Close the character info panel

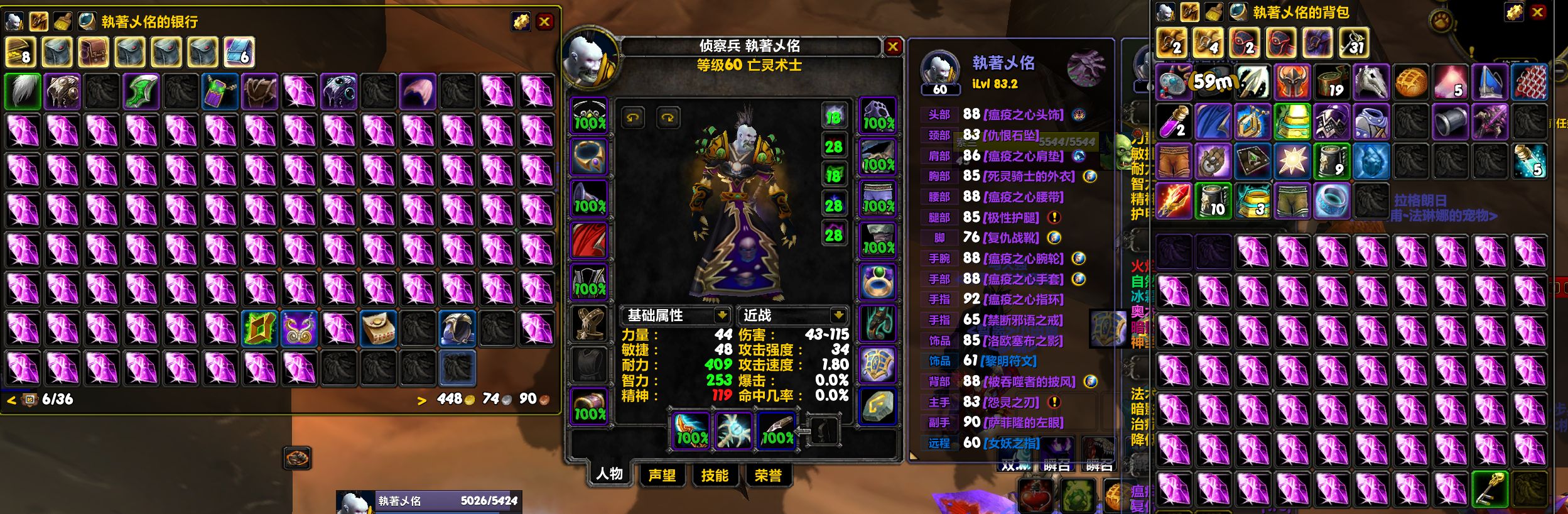(x=892, y=46)
